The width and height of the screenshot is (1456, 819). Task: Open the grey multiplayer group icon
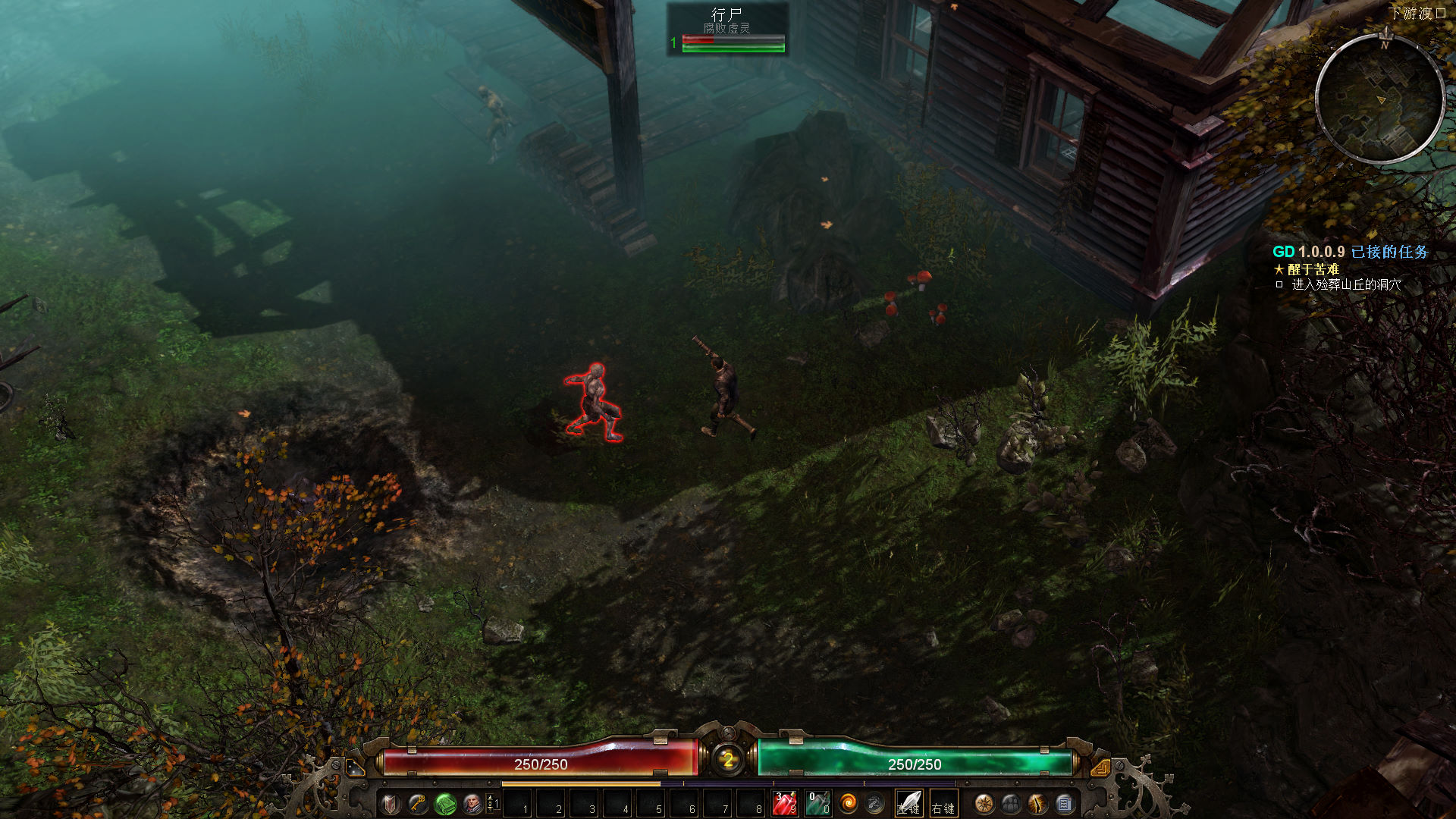pos(1011,804)
